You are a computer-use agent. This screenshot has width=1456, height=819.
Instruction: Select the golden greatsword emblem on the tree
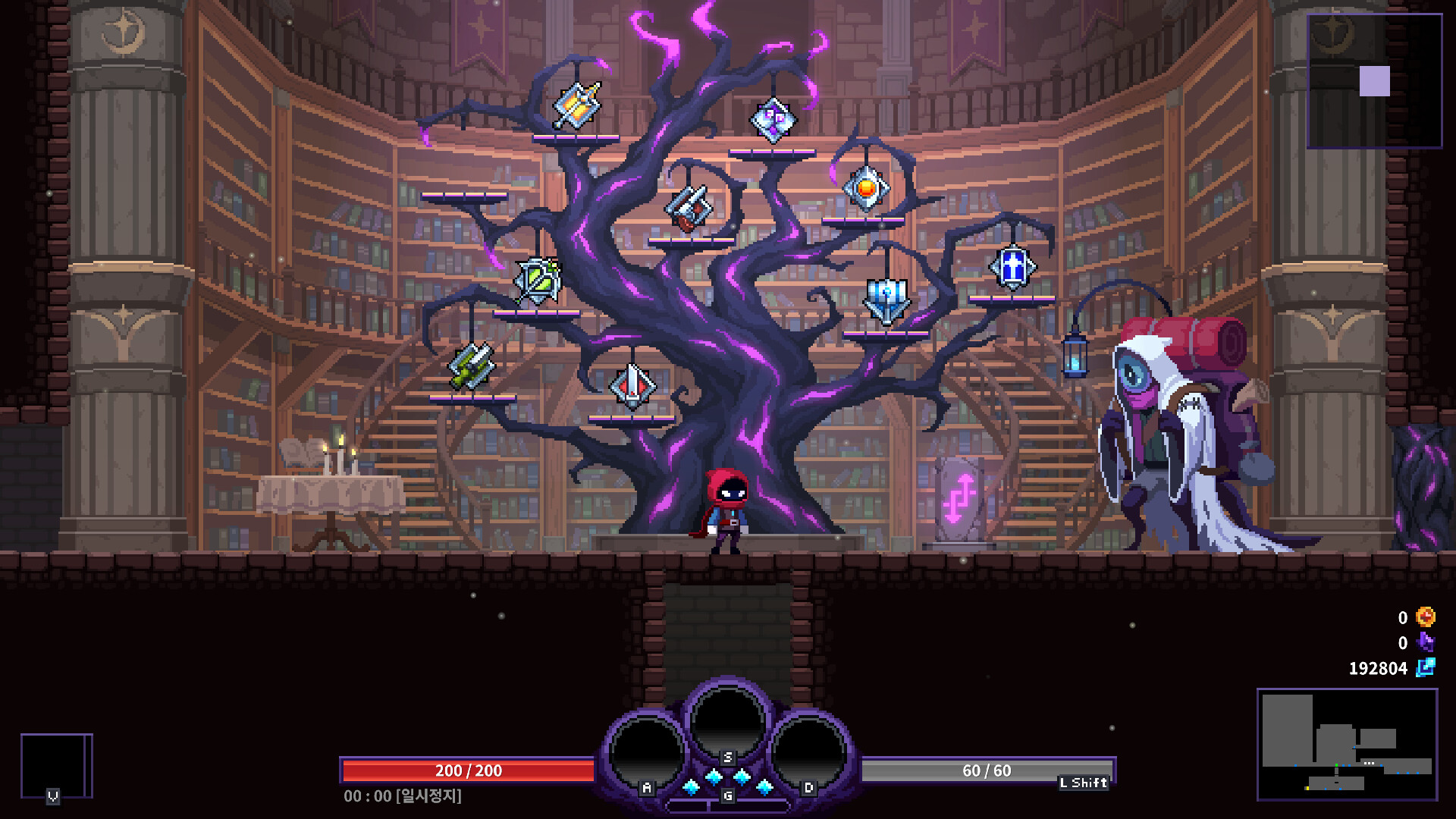tap(576, 106)
